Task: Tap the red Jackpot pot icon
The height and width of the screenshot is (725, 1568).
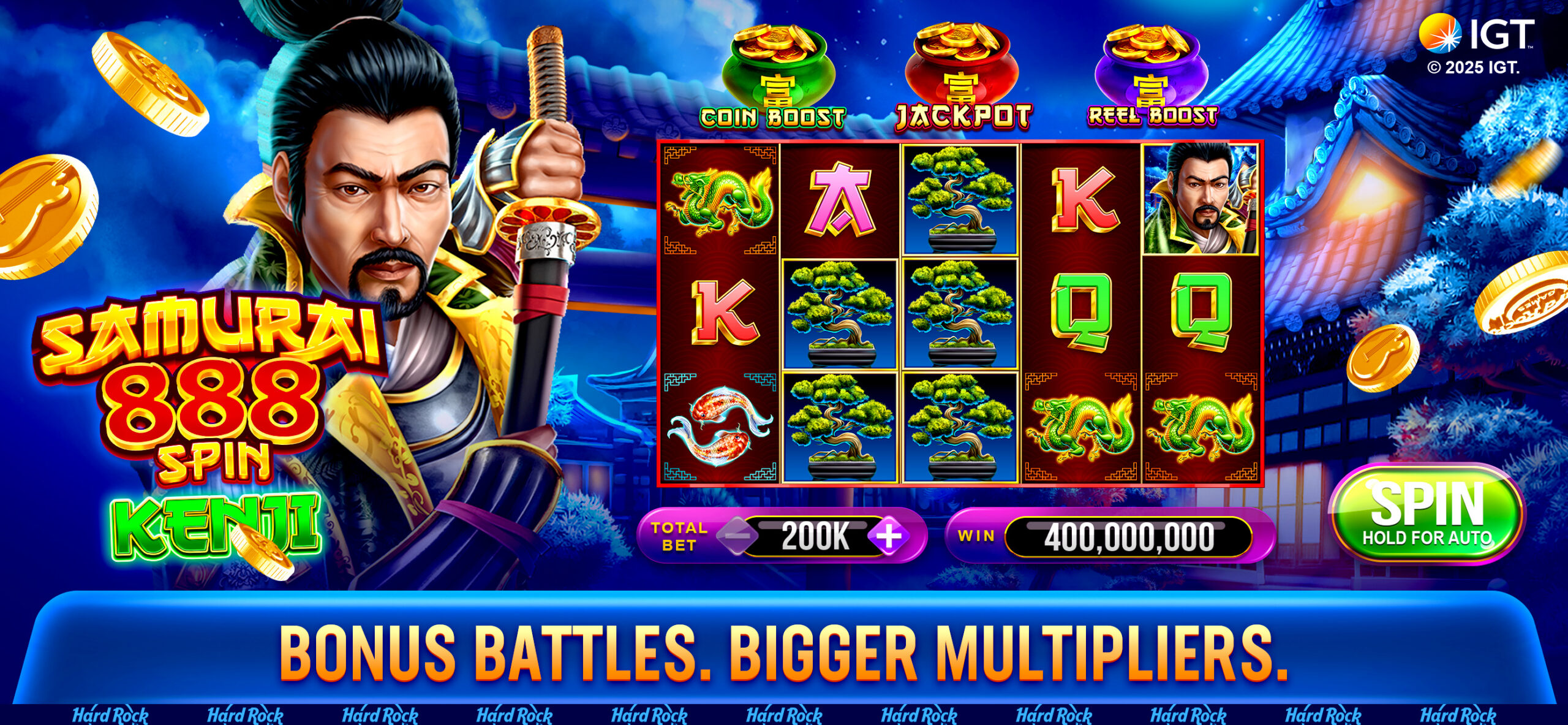Action: pos(962,64)
